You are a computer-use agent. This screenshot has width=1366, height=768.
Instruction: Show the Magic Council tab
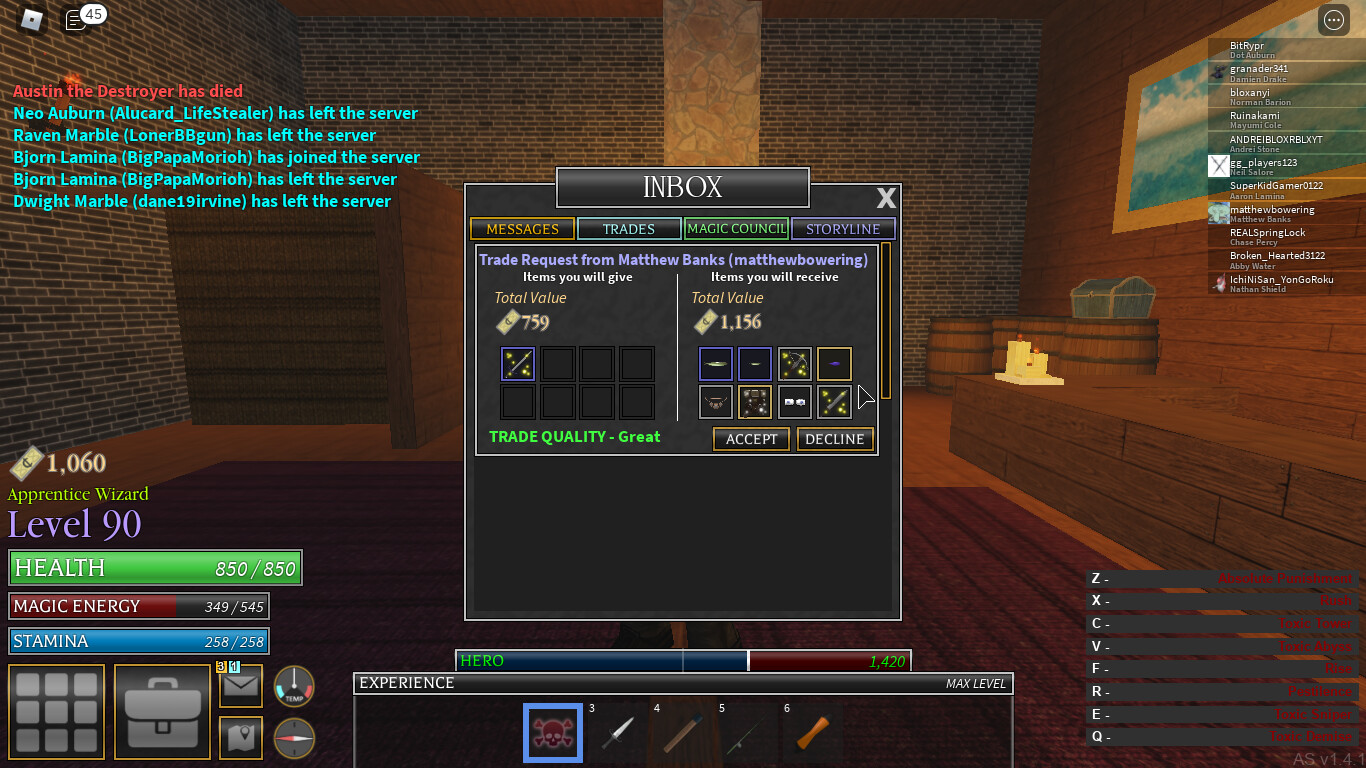736,229
